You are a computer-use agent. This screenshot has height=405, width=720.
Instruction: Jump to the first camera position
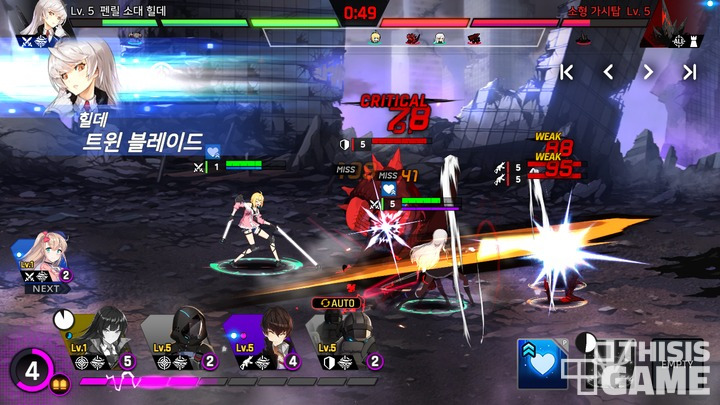pyautogui.click(x=567, y=72)
